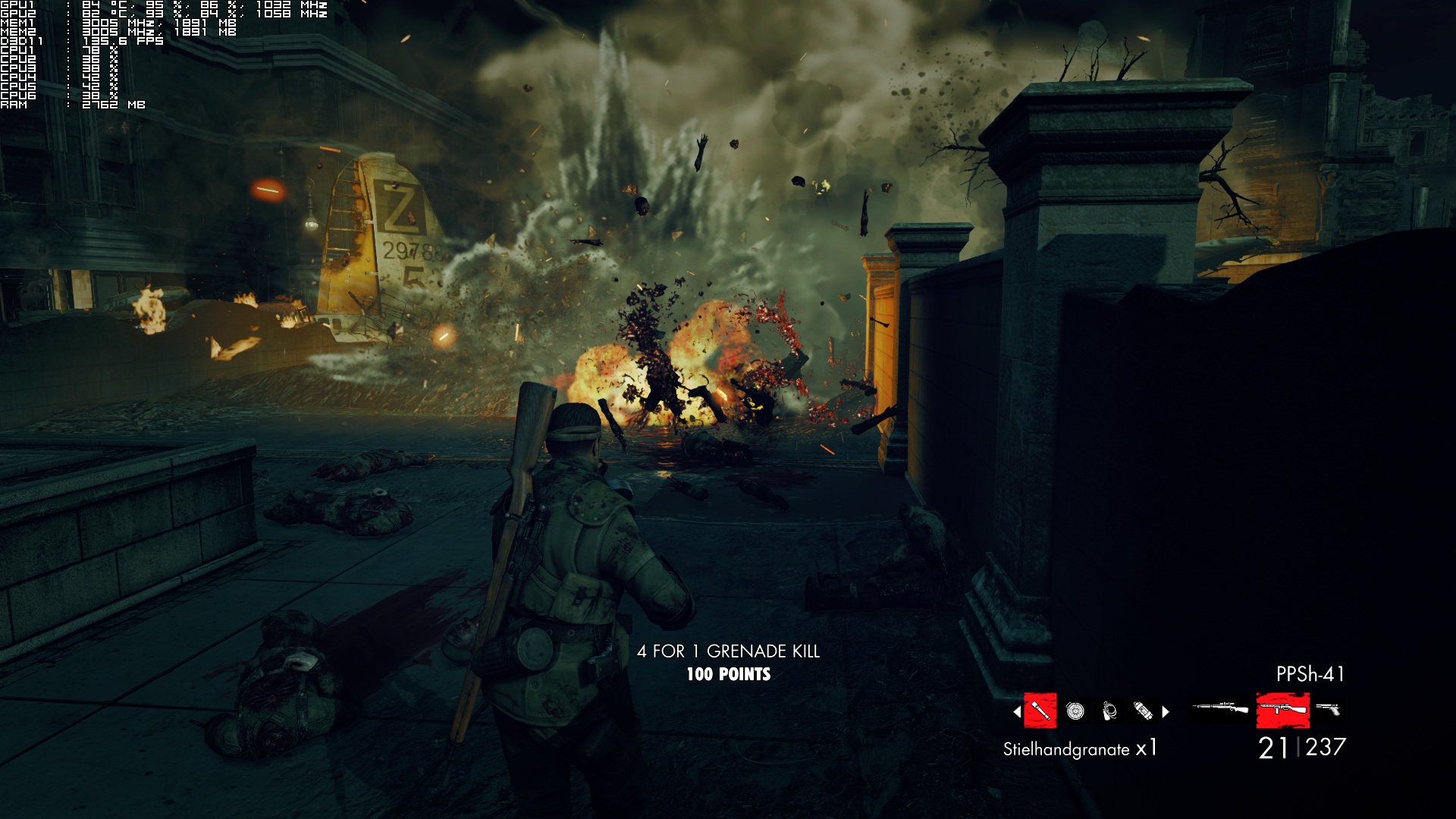1456x819 pixels.
Task: Click the right arrow of the item selector
Action: [x=1166, y=711]
